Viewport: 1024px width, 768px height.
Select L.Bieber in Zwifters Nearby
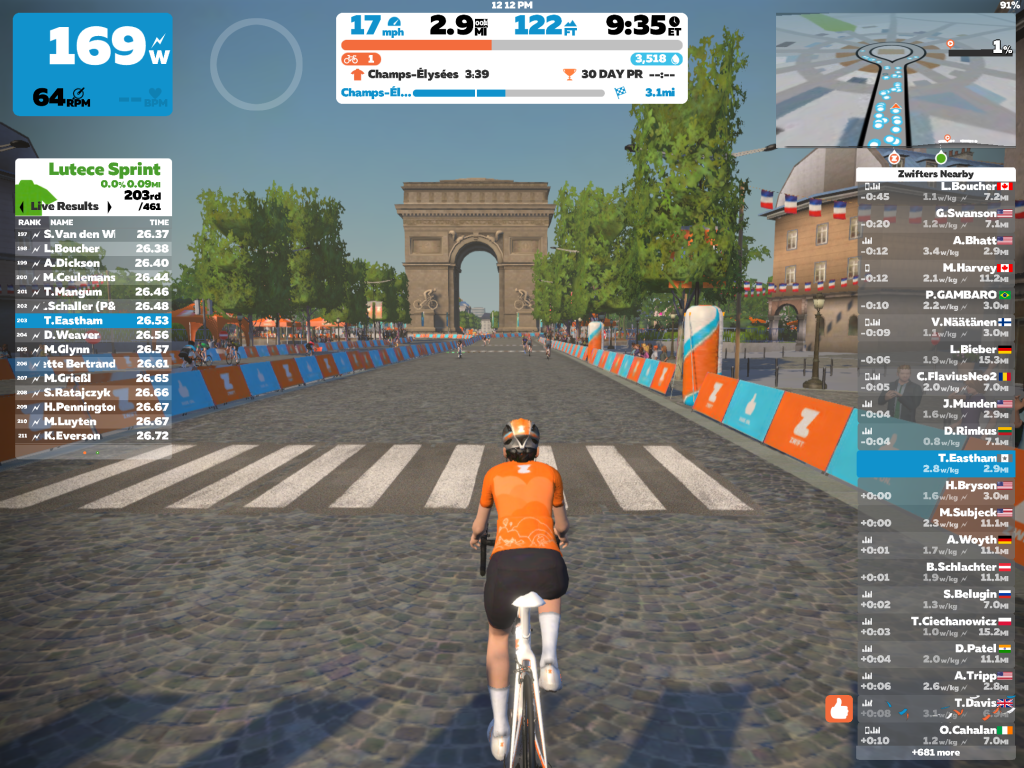(936, 354)
